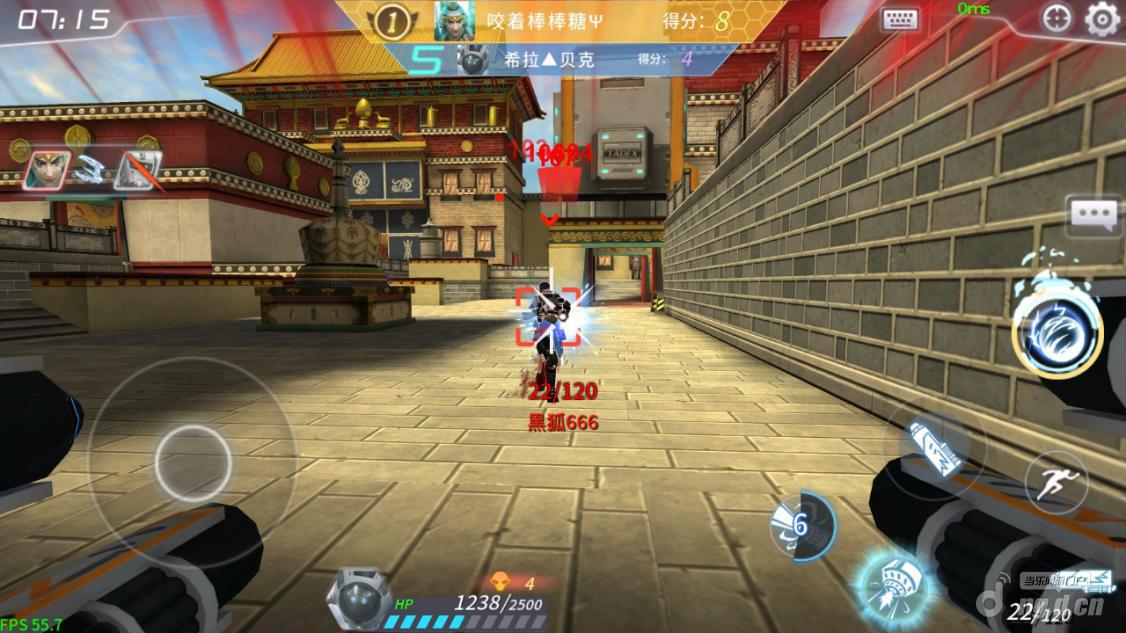Open the keyboard layout button
1126x633 pixels.
[x=900, y=19]
